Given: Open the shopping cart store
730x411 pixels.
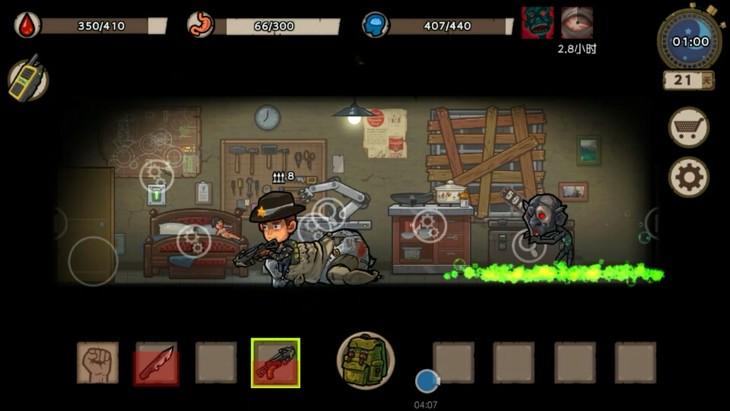Looking at the screenshot, I should click(688, 127).
